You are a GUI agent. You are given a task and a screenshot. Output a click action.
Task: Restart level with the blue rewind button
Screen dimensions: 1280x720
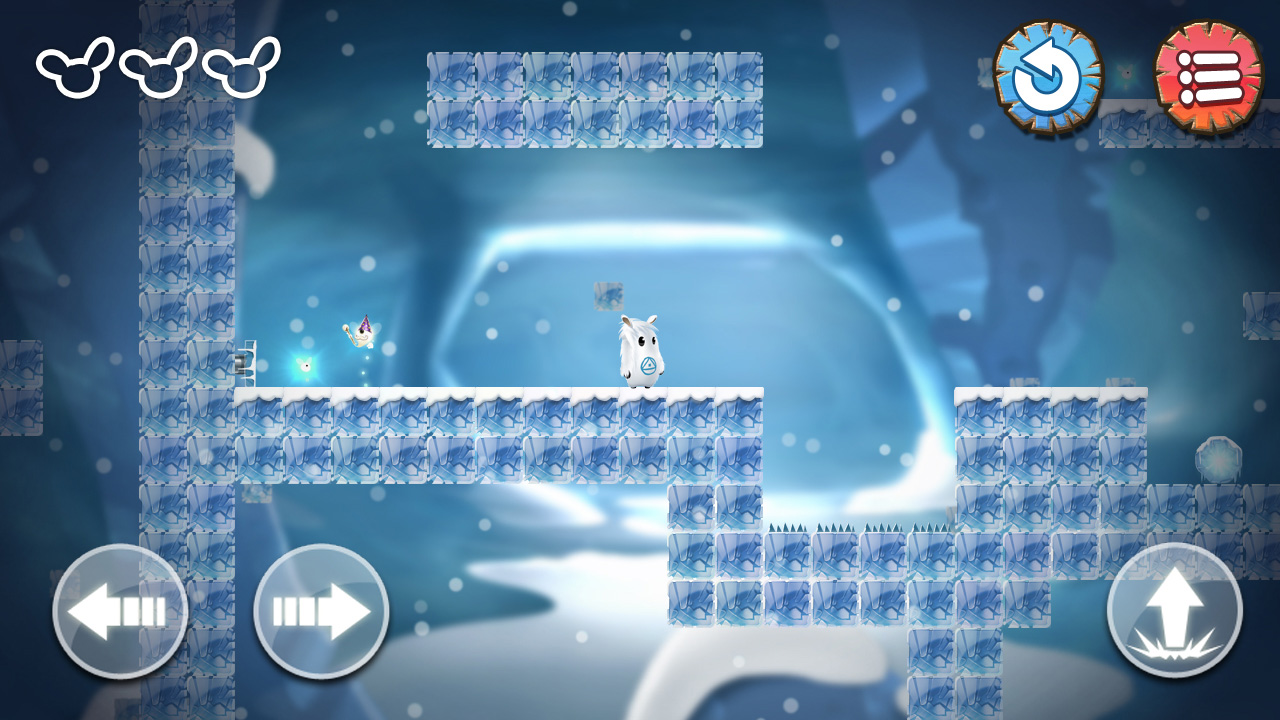1048,76
